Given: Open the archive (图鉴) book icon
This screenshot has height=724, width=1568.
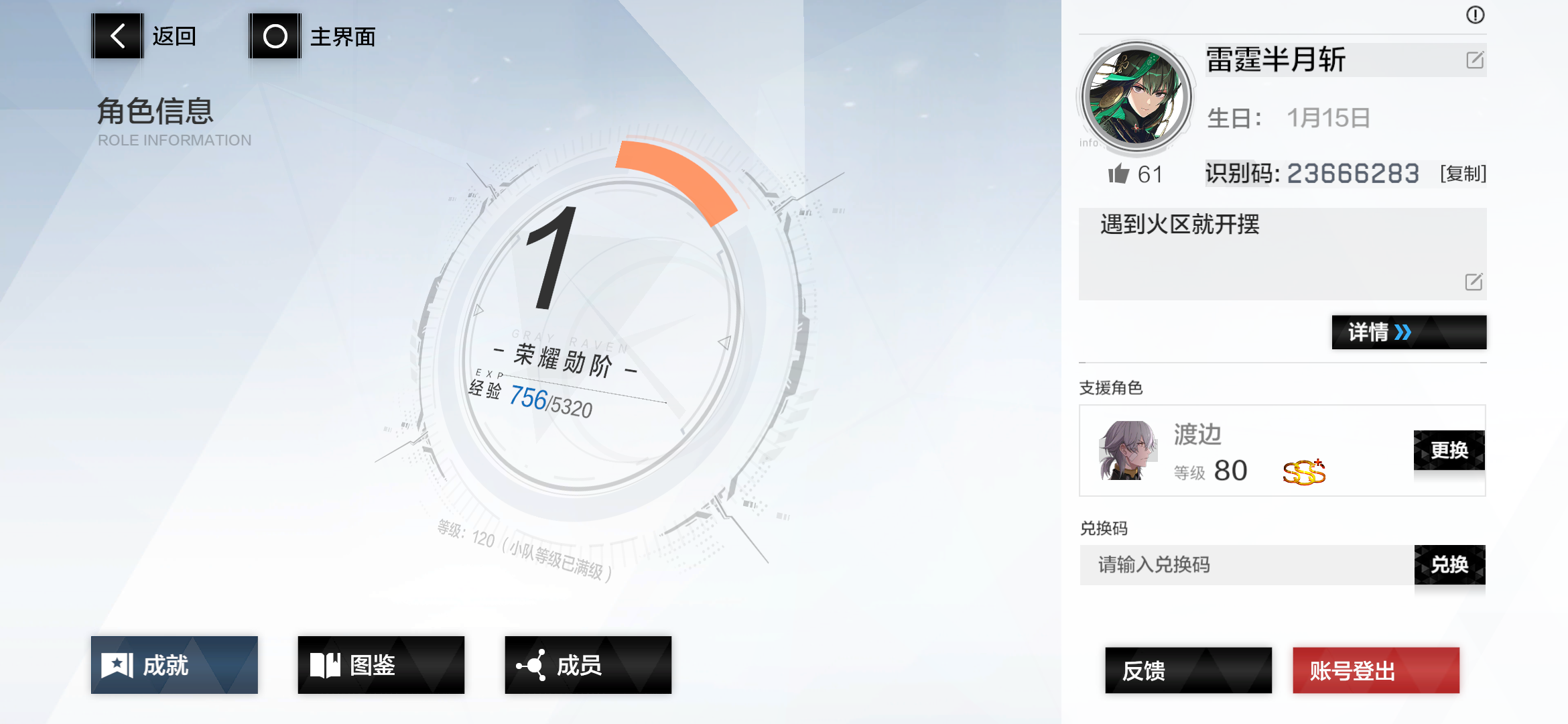Looking at the screenshot, I should pyautogui.click(x=324, y=665).
